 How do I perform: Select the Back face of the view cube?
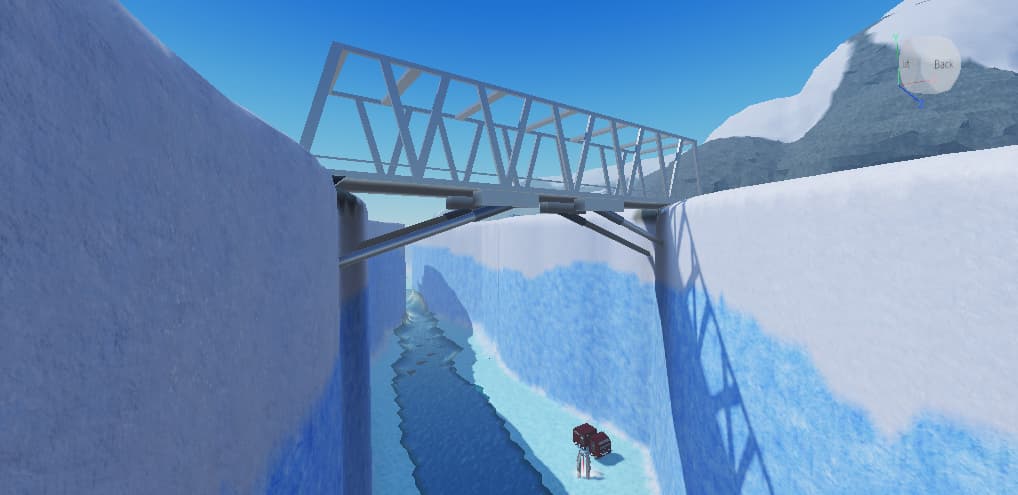(x=943, y=64)
